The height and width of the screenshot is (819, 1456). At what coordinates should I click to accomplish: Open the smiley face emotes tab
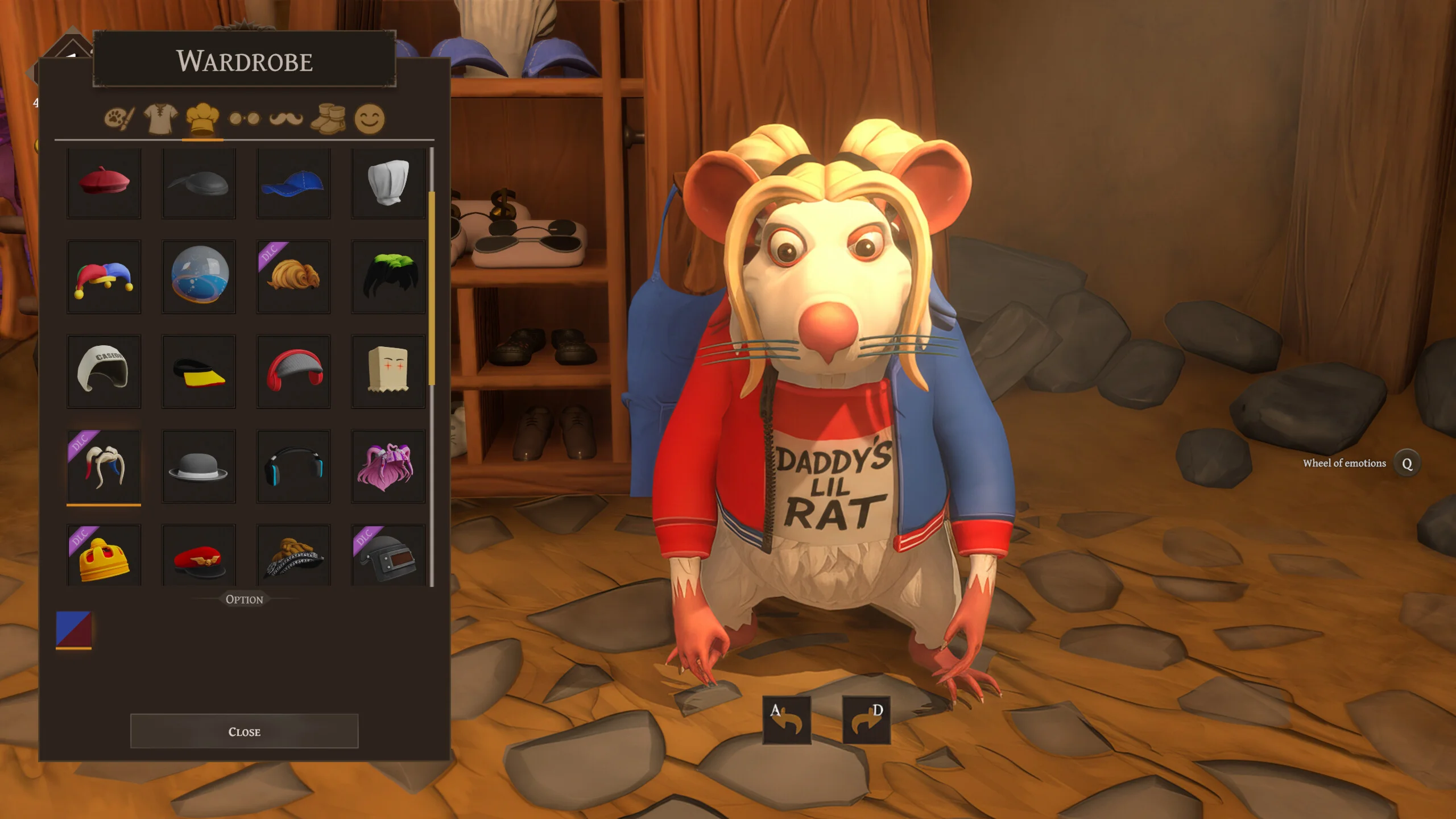click(370, 118)
